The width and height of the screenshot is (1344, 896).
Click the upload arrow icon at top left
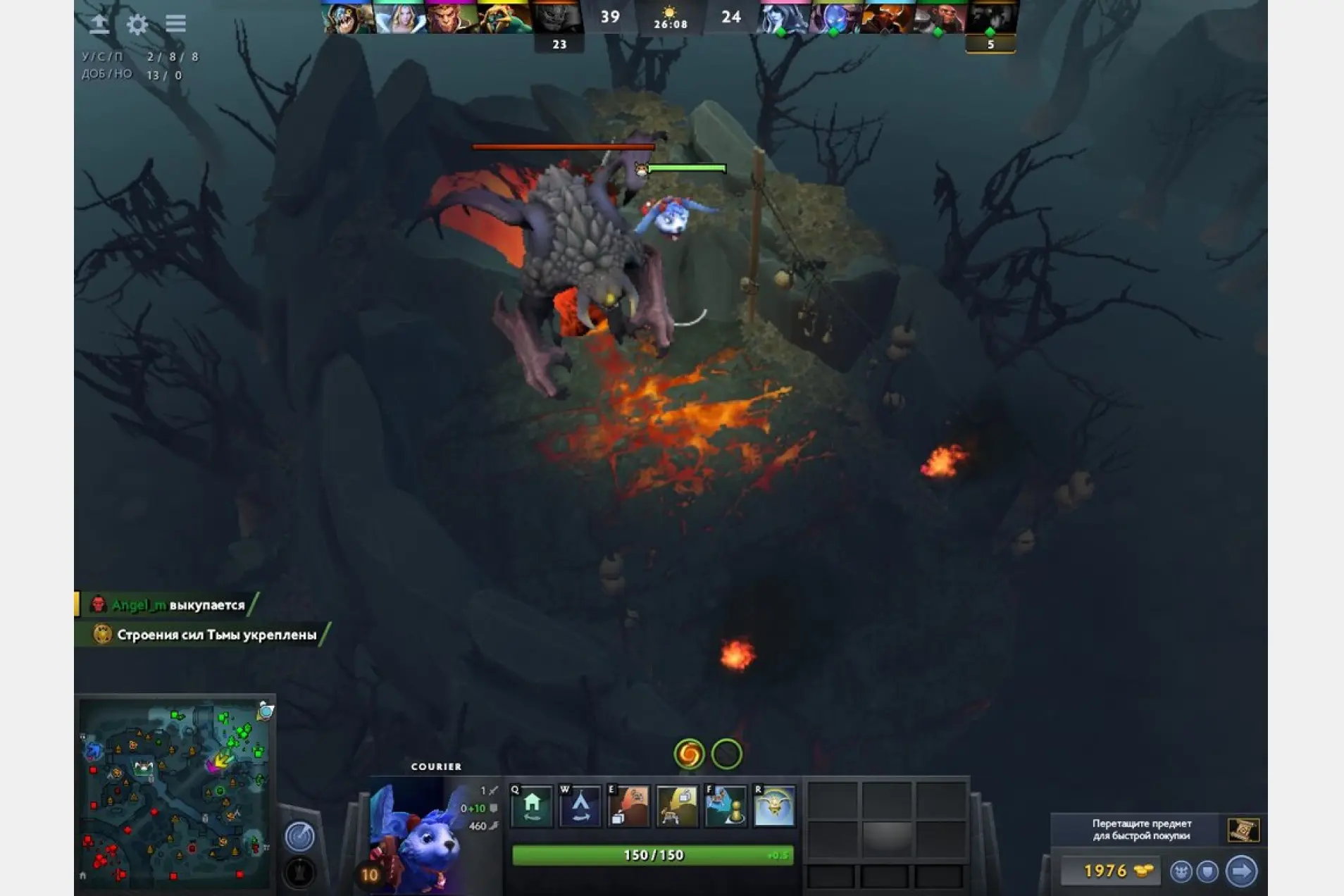click(x=99, y=25)
